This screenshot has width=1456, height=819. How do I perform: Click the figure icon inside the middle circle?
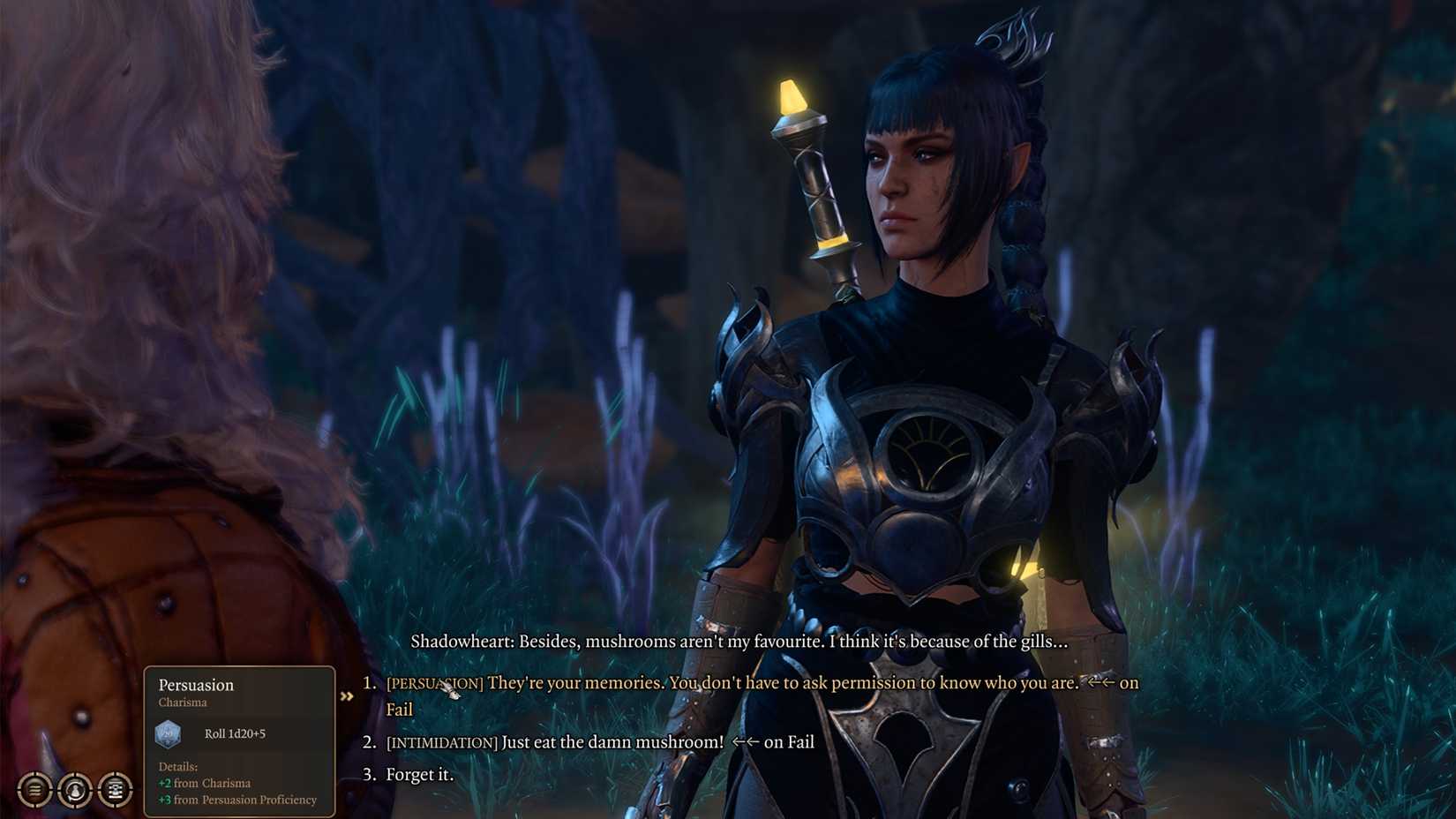tap(75, 790)
